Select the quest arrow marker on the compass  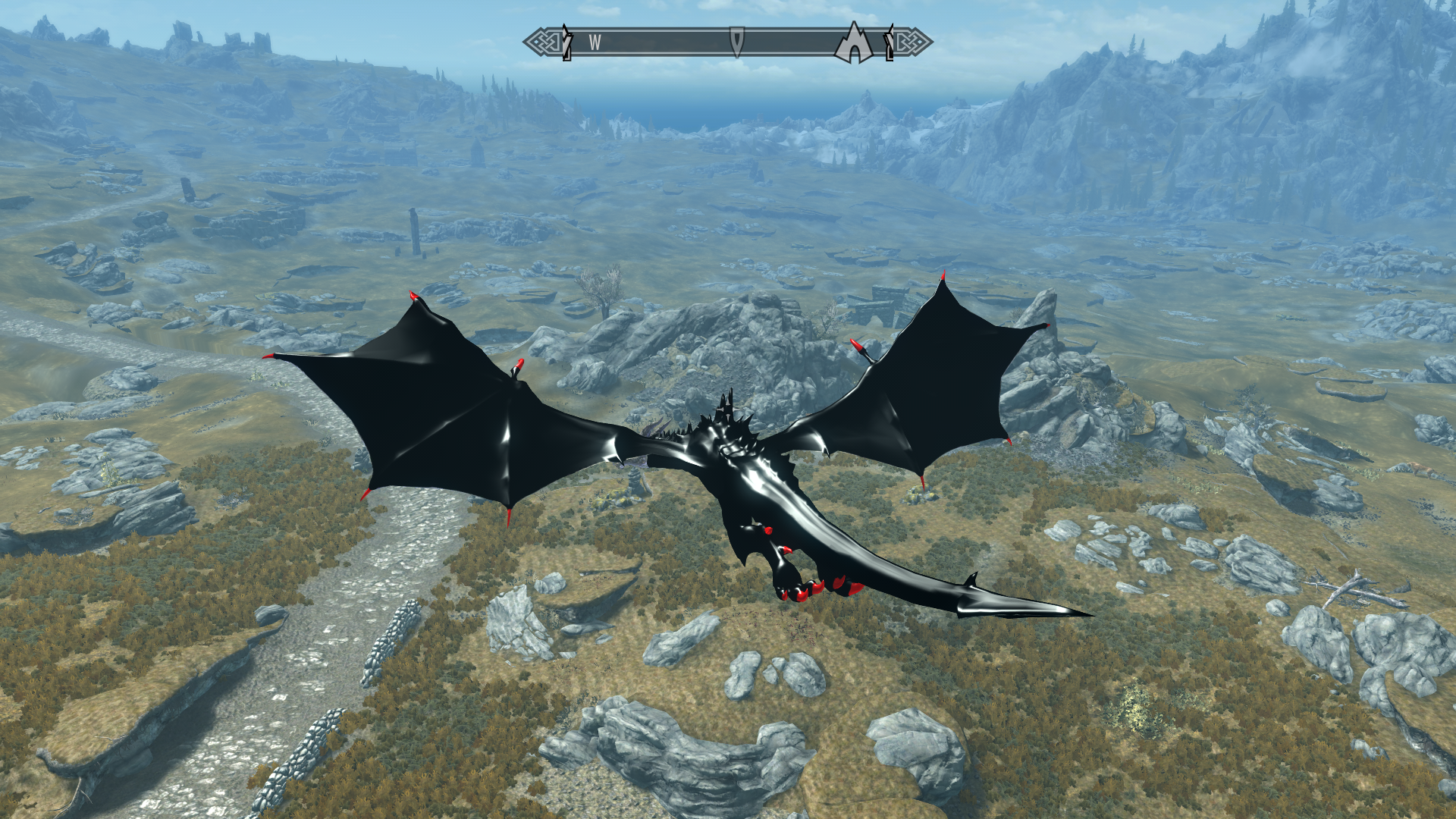tap(736, 41)
